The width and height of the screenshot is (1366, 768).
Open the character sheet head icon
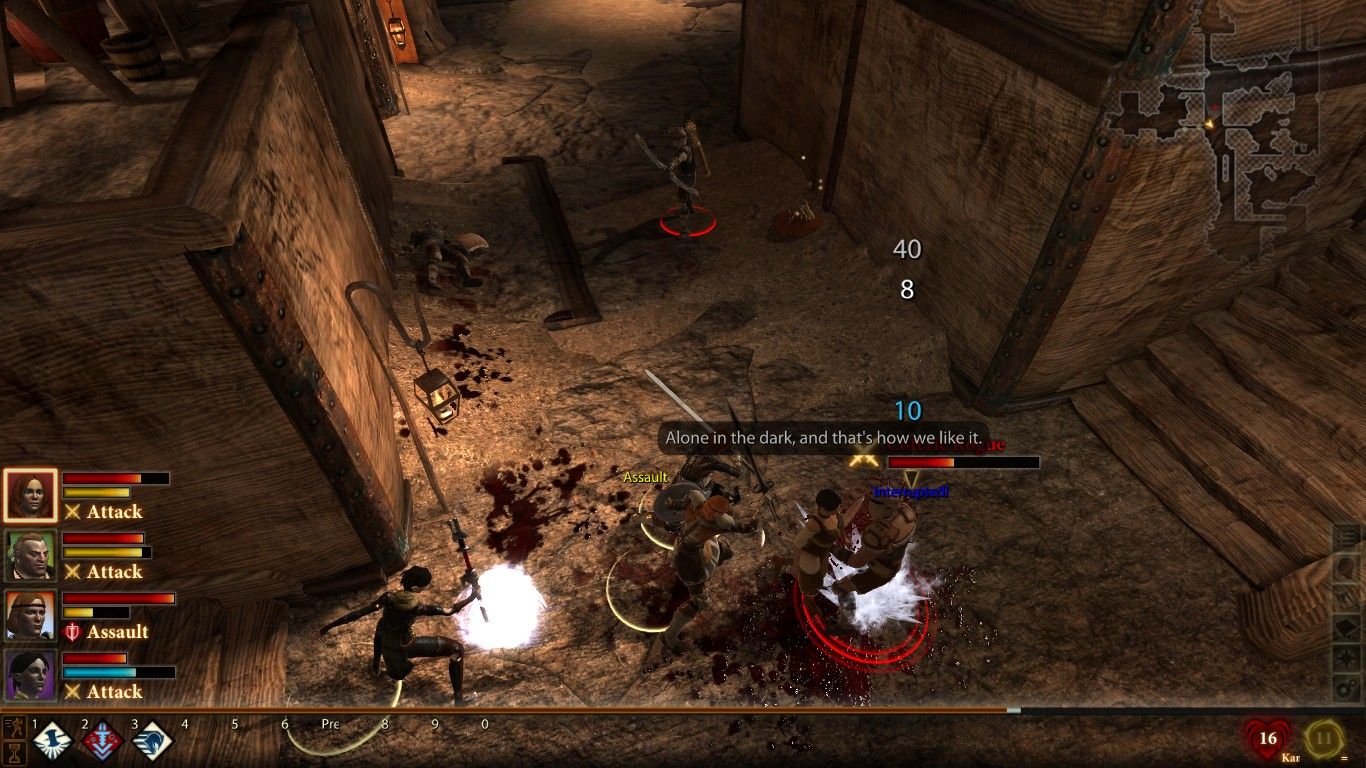click(x=1346, y=567)
